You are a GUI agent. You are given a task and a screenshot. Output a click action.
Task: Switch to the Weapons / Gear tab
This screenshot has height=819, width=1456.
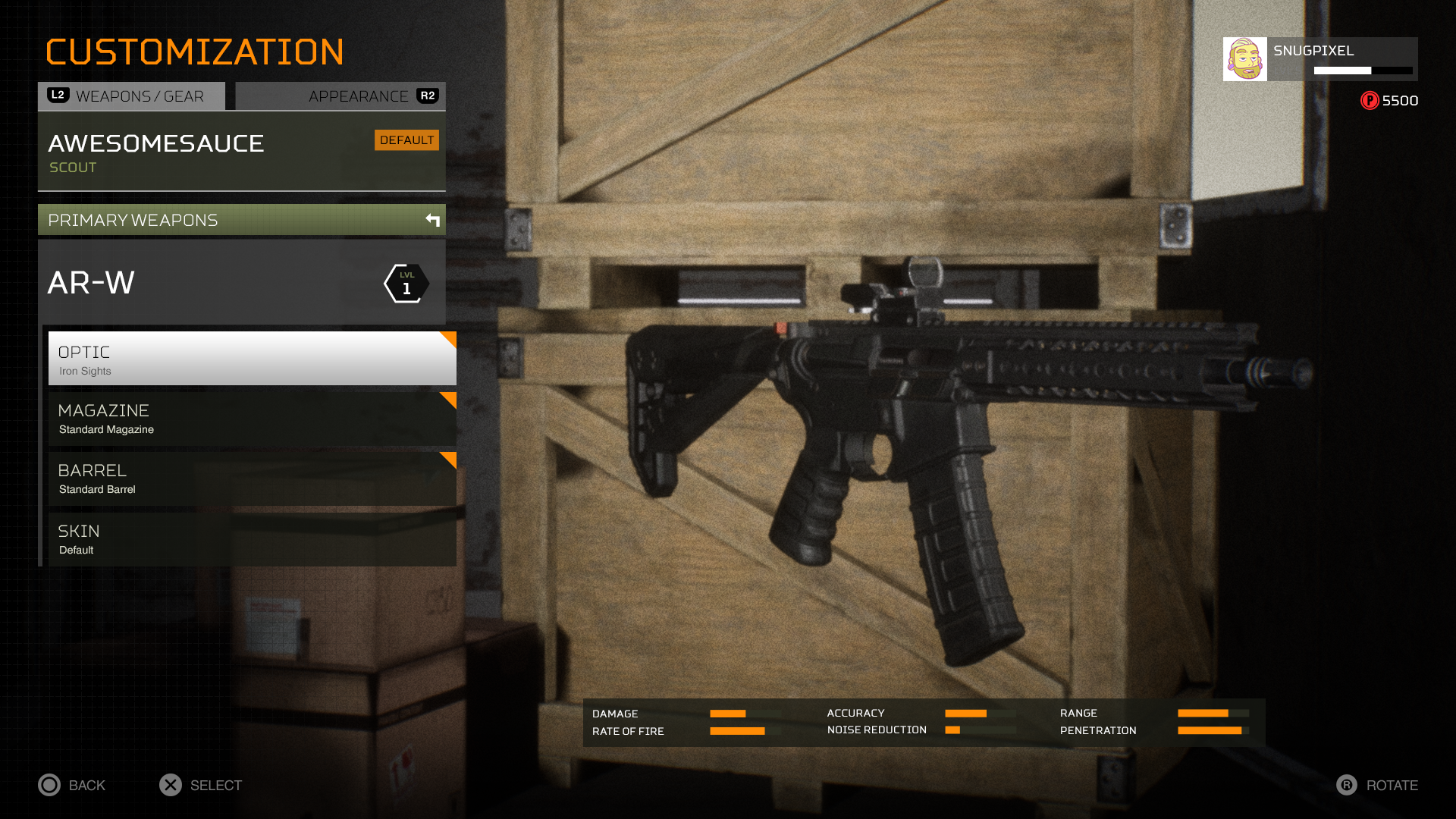(132, 96)
